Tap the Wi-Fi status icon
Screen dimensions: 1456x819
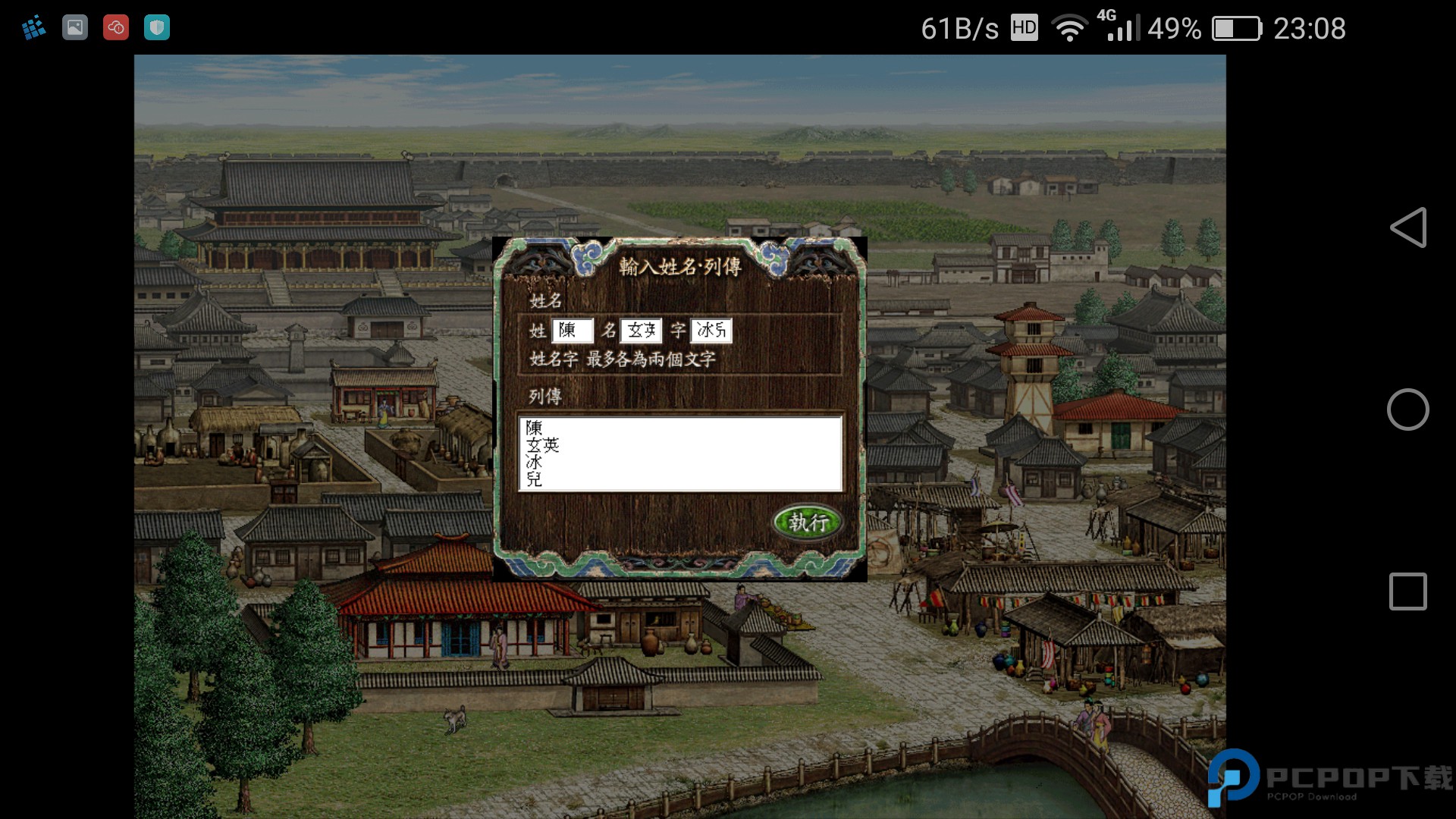tap(1068, 28)
